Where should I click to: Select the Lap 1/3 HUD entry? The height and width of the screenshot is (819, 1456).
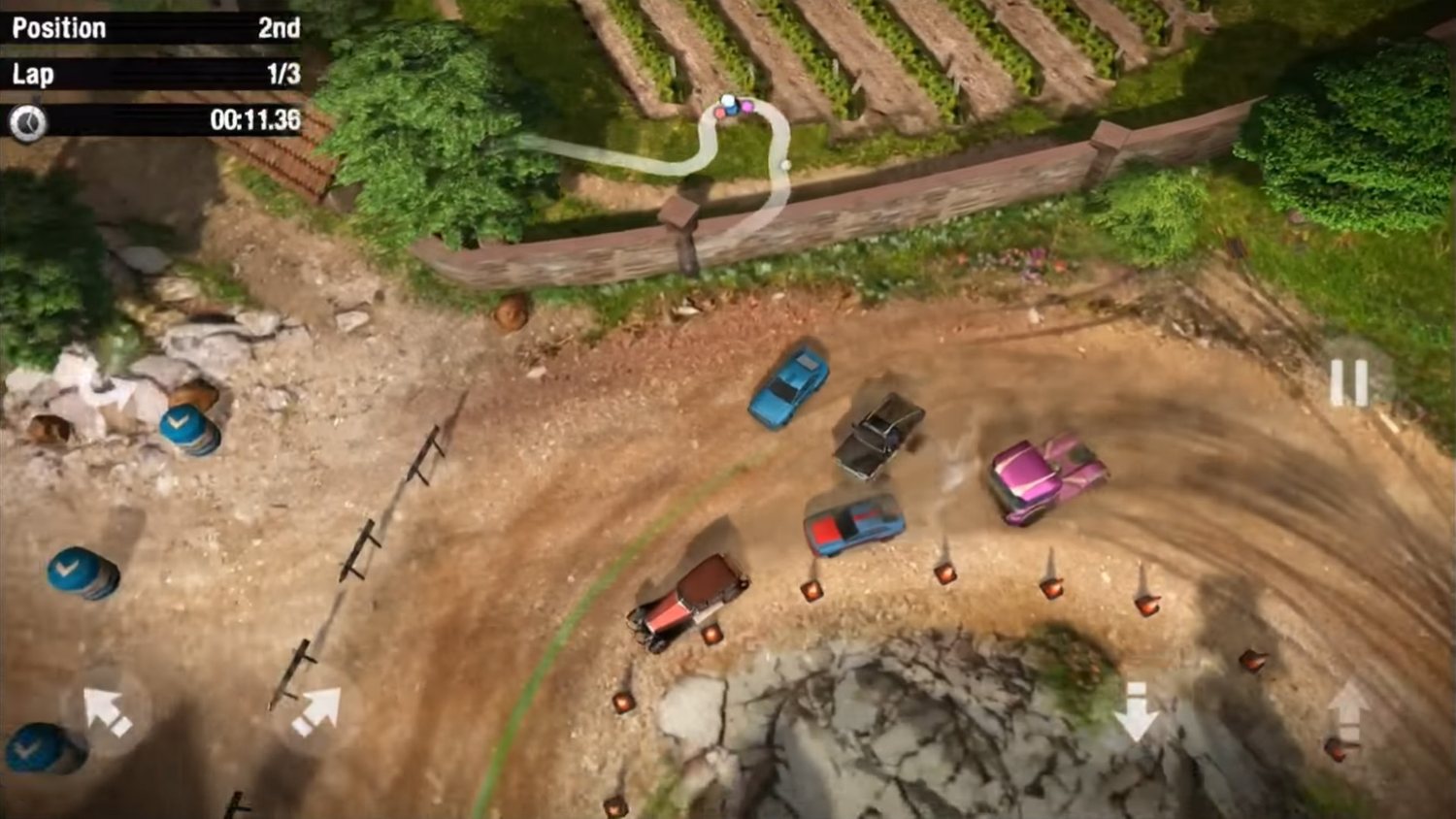coord(150,75)
